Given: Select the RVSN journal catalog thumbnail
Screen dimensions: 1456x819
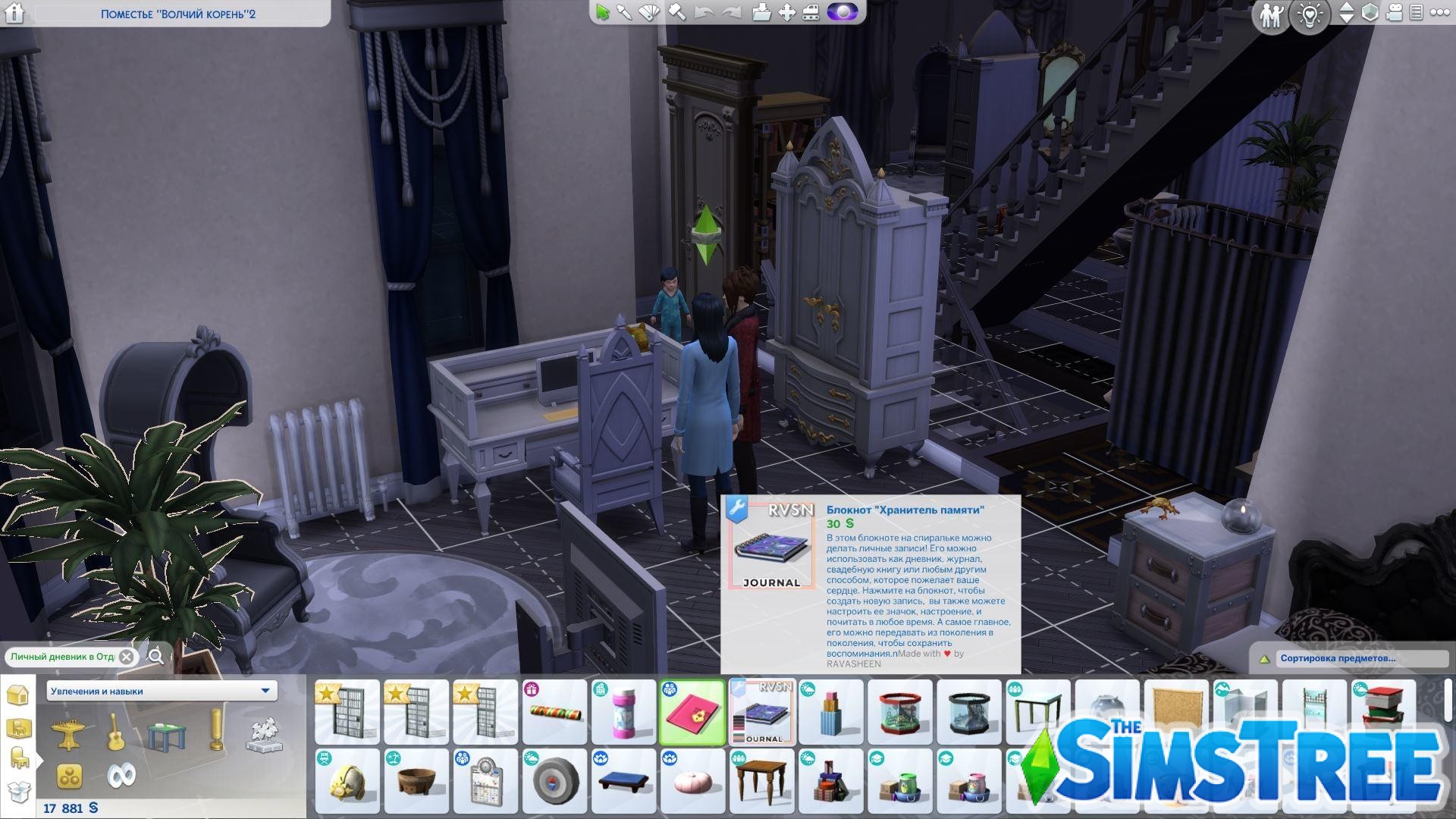Looking at the screenshot, I should pyautogui.click(x=762, y=711).
